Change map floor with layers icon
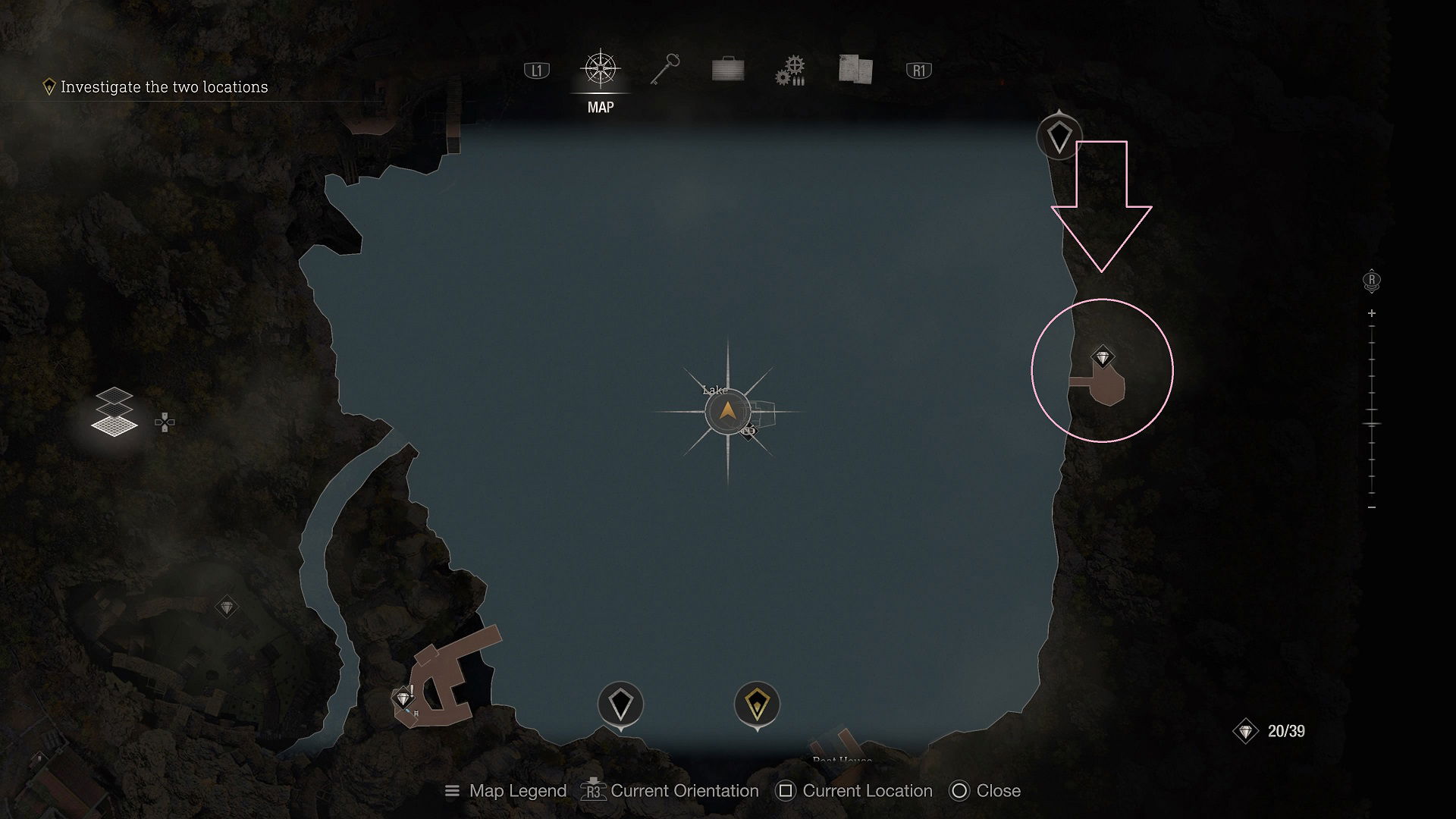This screenshot has height=819, width=1456. [x=115, y=412]
